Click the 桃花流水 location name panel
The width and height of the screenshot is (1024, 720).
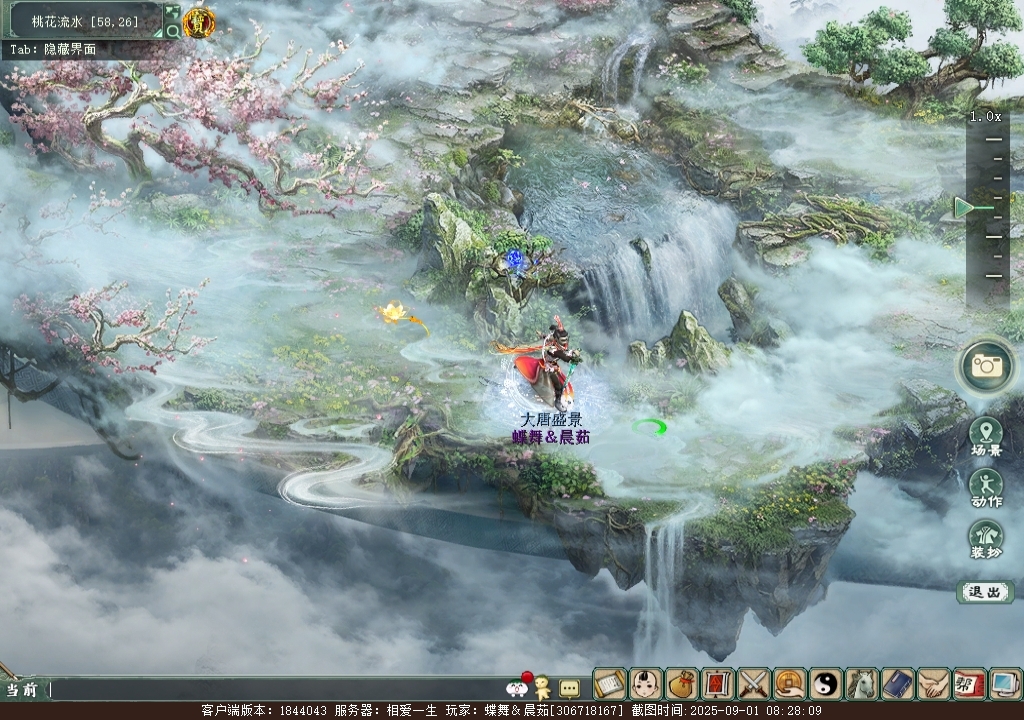click(83, 20)
